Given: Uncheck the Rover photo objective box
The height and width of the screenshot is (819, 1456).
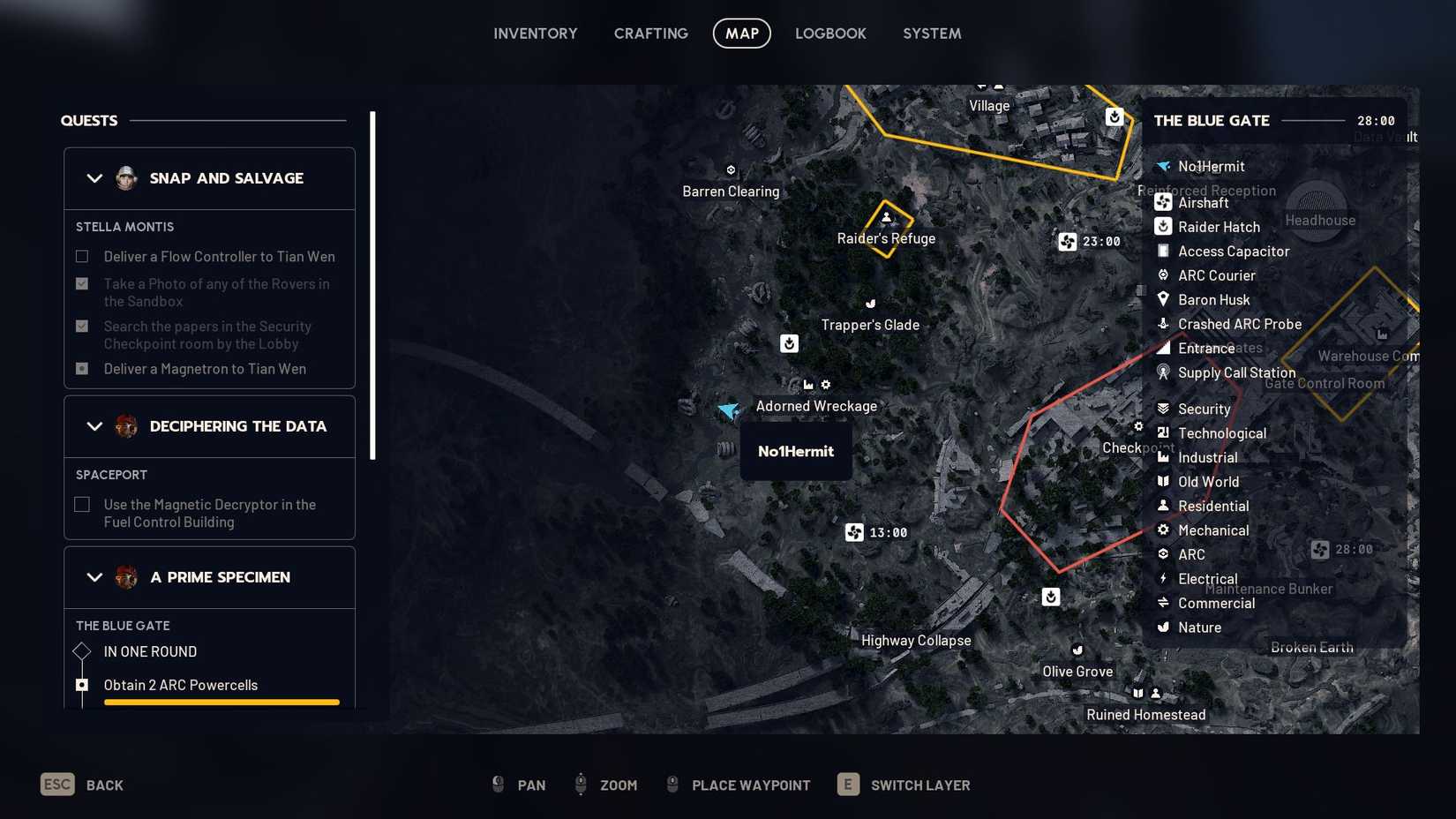Looking at the screenshot, I should (81, 283).
